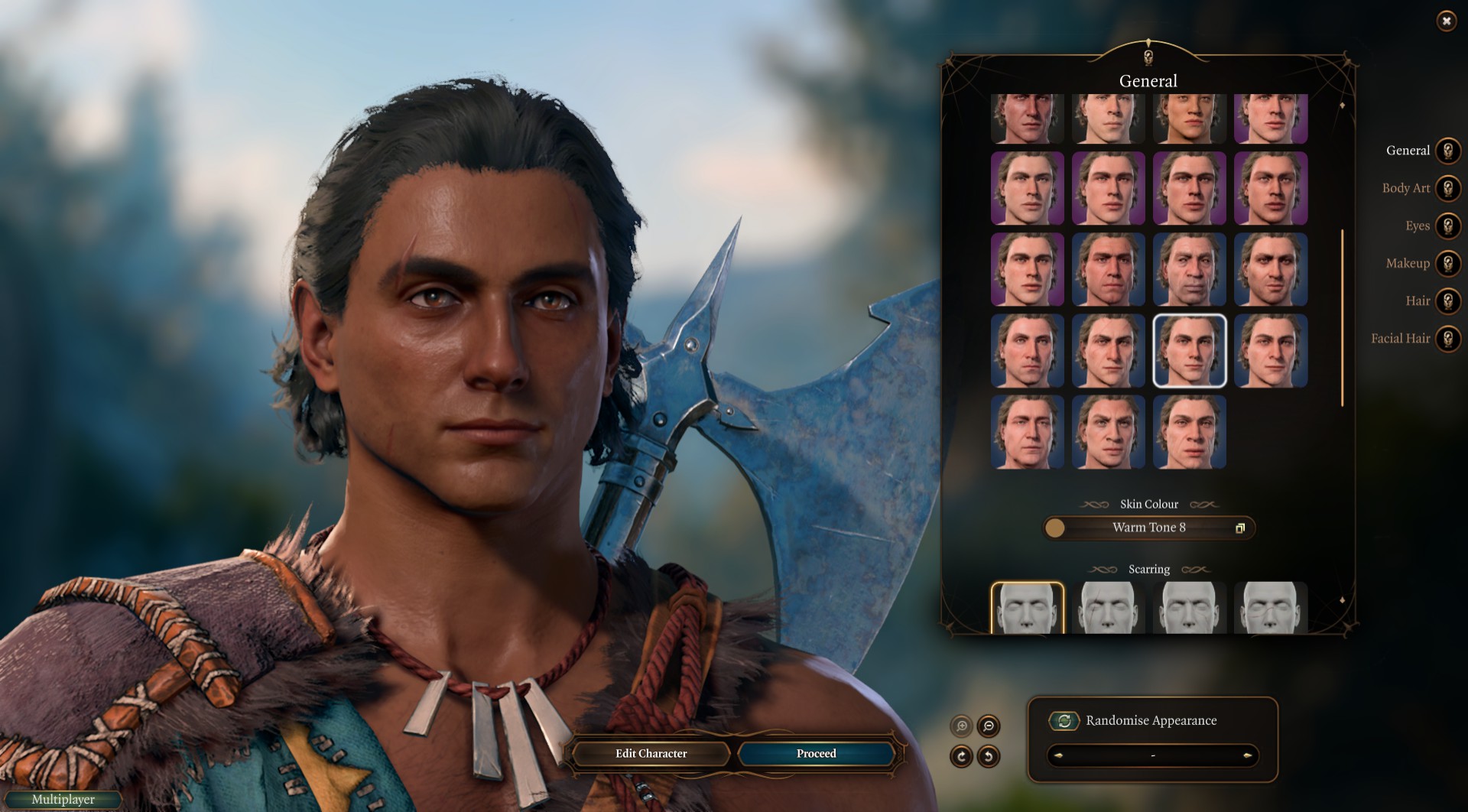The image size is (1468, 812).
Task: Open the Warm Tone 8 skin colour dropdown
Action: click(1148, 528)
